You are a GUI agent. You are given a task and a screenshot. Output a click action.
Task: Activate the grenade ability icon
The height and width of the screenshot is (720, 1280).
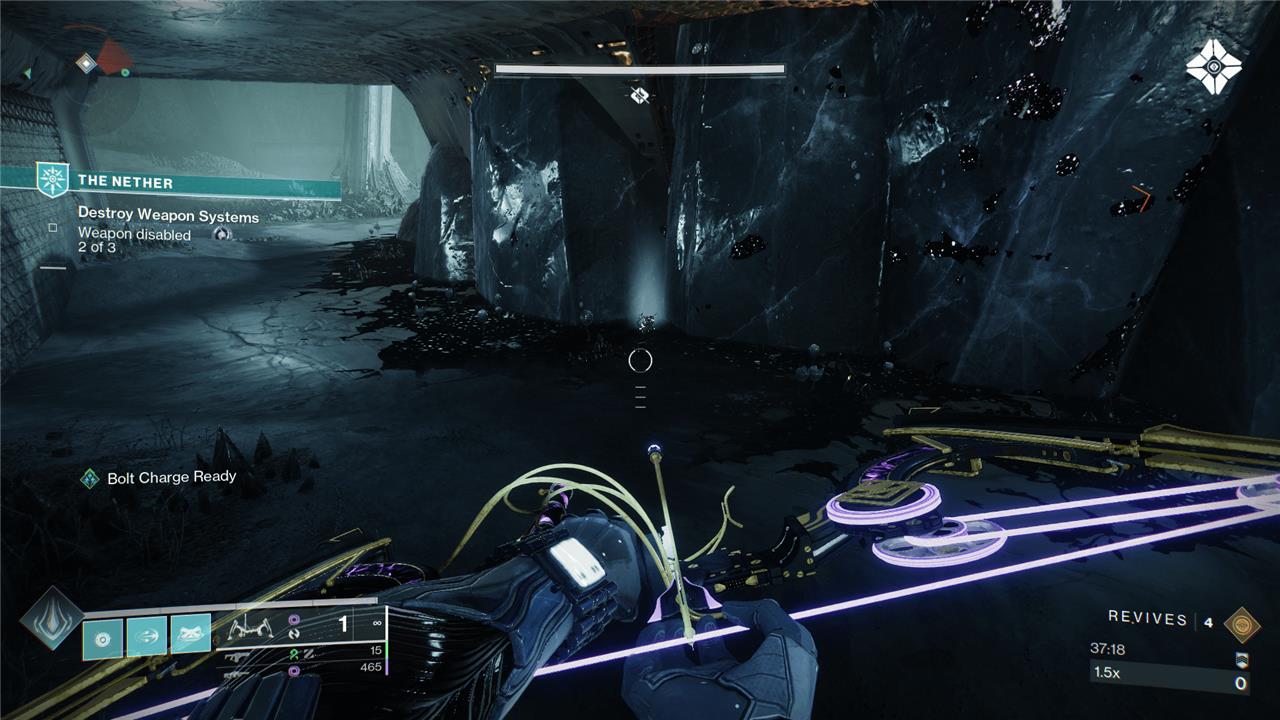tap(102, 636)
